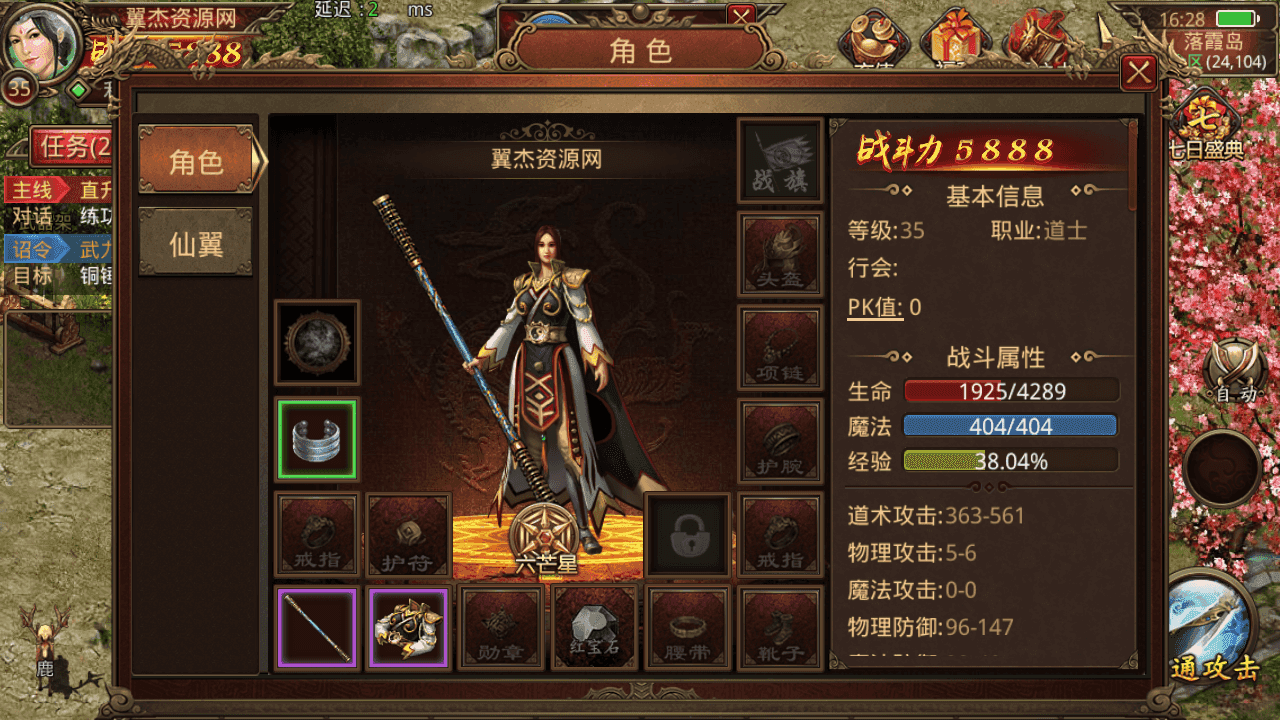Screen dimensions: 1280x720
Task: Open the 战旗 (battle flag) equipment slot
Action: pos(780,160)
